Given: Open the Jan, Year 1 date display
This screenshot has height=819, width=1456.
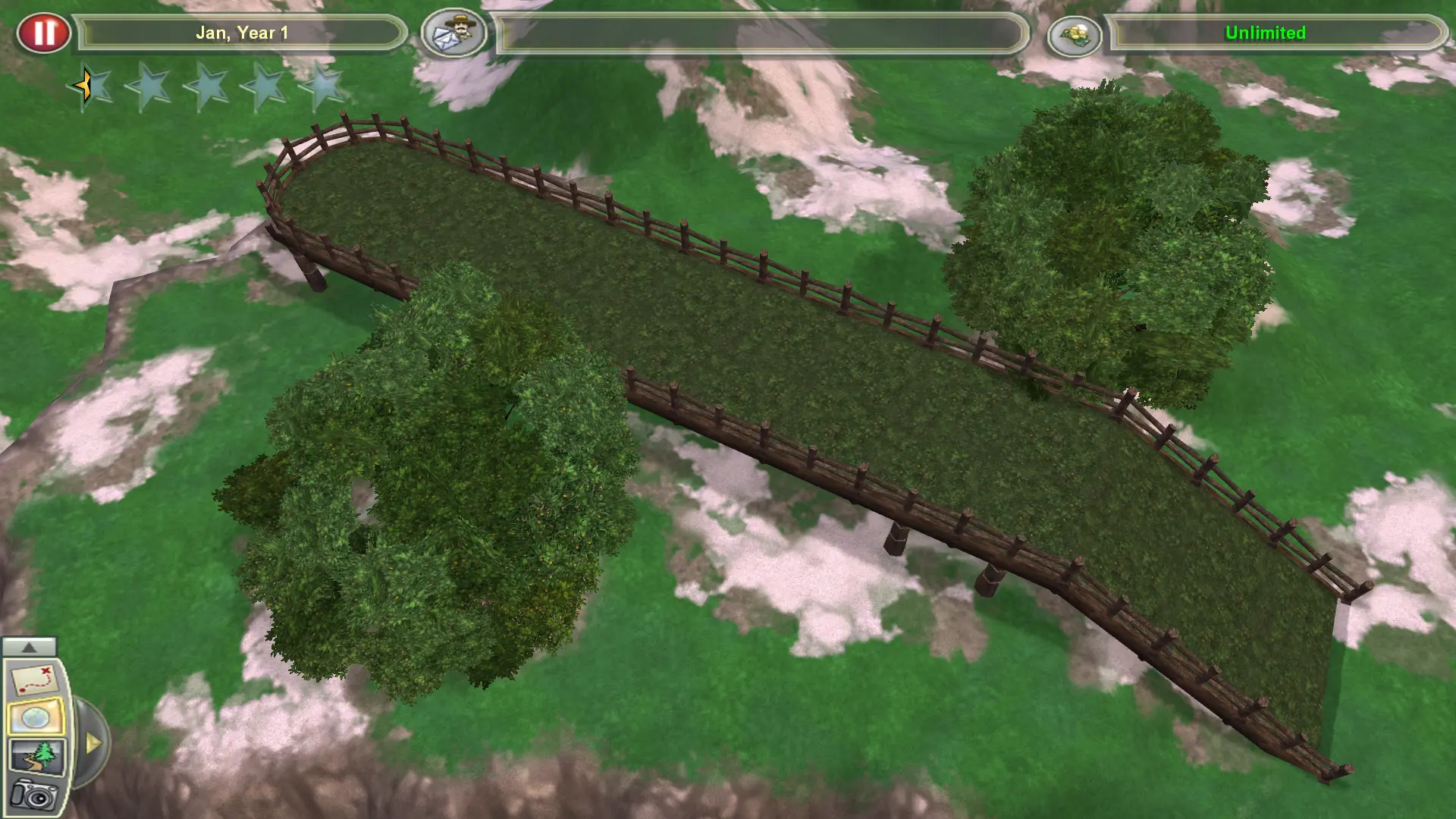Looking at the screenshot, I should click(x=241, y=32).
